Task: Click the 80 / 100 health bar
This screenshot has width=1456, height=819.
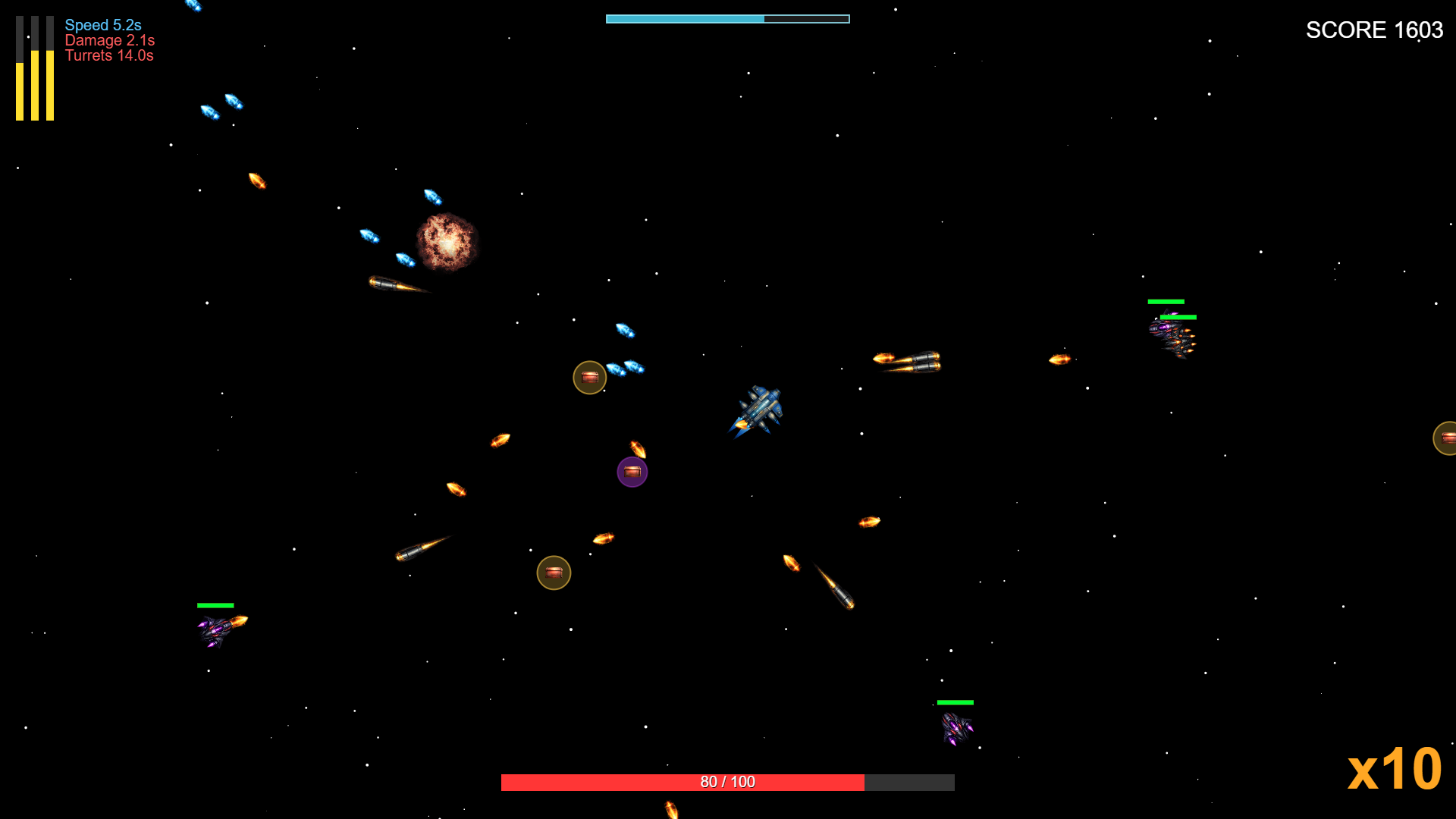Action: coord(727,780)
